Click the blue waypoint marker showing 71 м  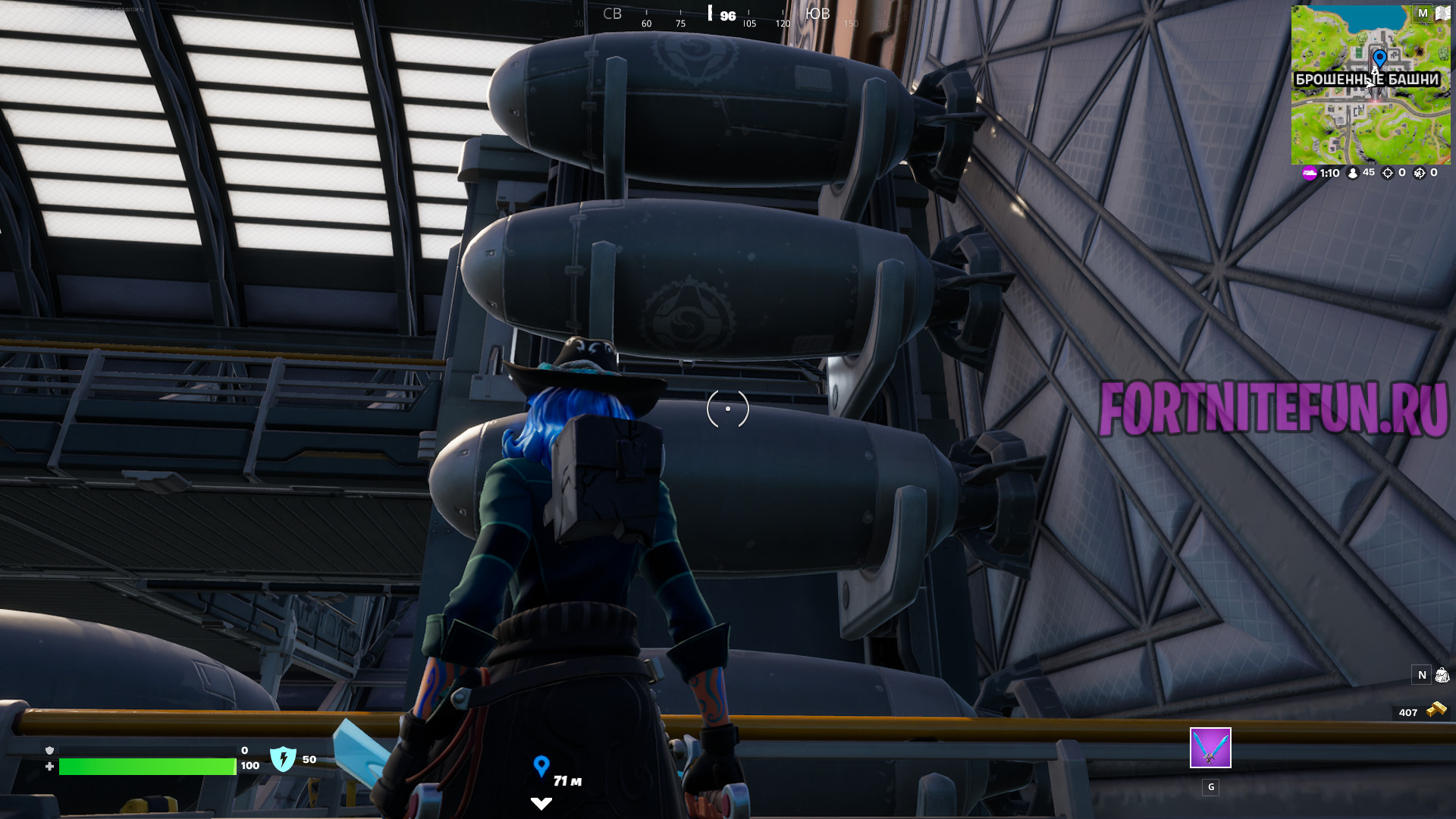(x=541, y=766)
